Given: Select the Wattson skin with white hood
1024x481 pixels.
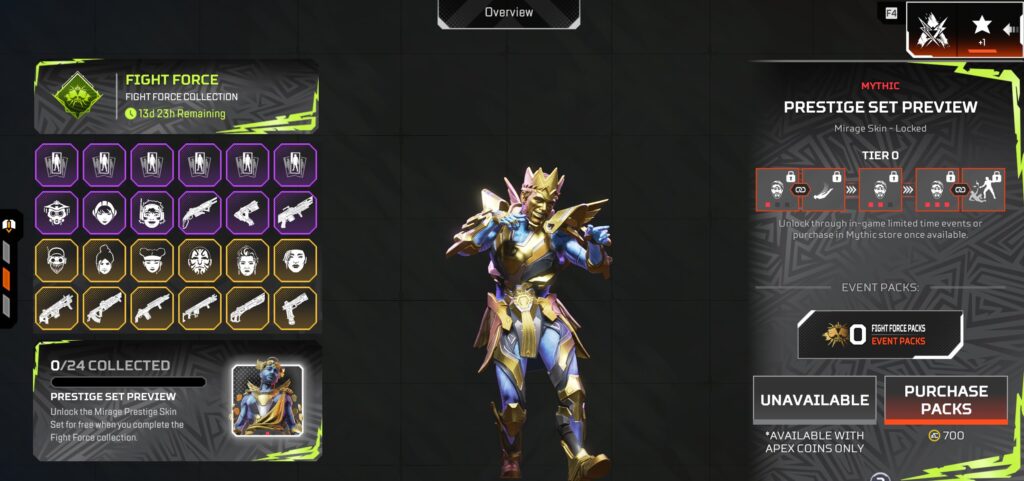Looking at the screenshot, I should point(105,213).
